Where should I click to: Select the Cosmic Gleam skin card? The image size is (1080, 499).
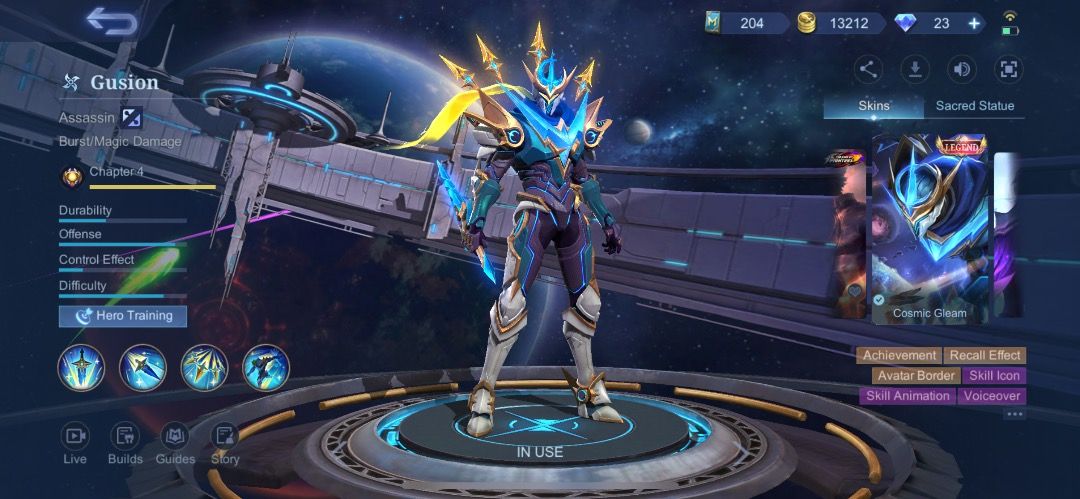tap(930, 228)
